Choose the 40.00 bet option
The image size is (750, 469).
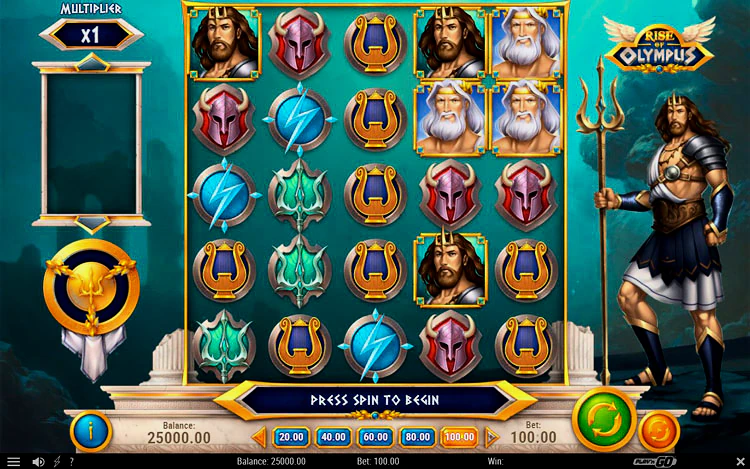pos(333,437)
